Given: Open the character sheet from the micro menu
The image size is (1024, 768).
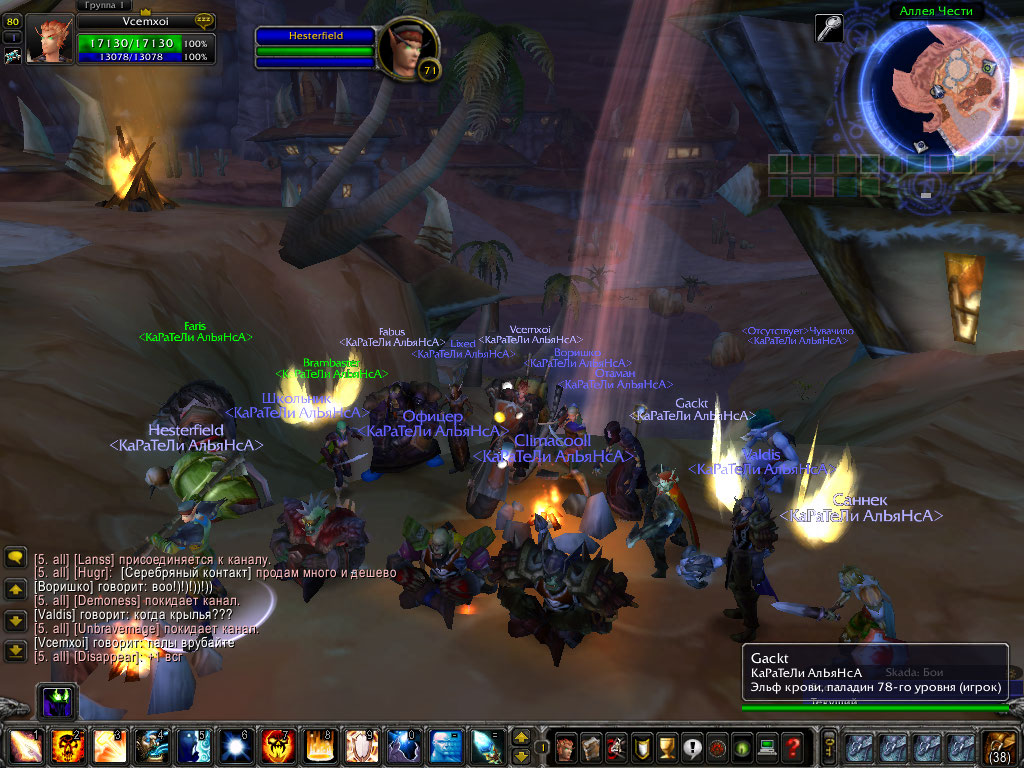Looking at the screenshot, I should coord(568,746).
